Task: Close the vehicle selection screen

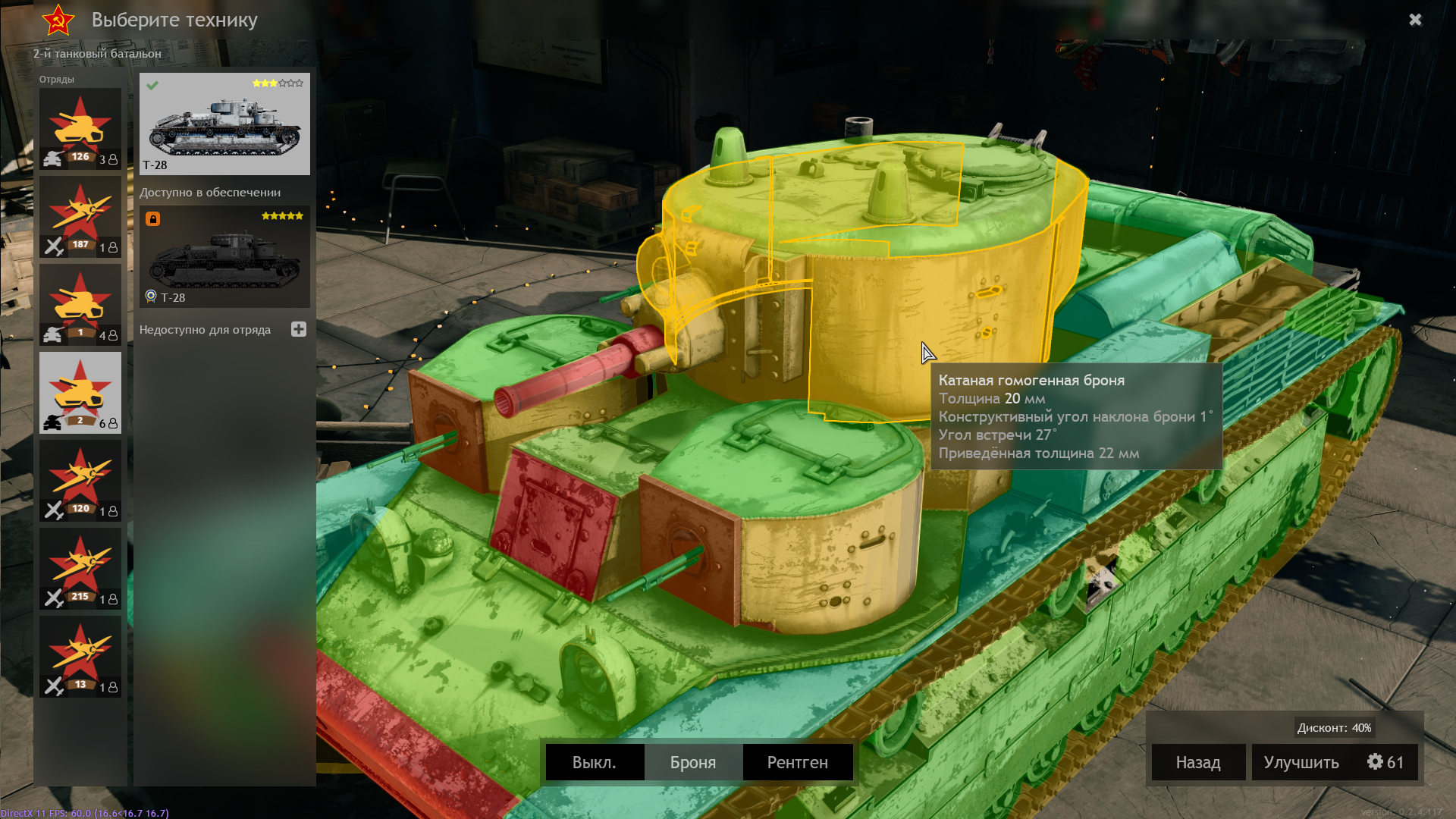Action: click(1415, 20)
